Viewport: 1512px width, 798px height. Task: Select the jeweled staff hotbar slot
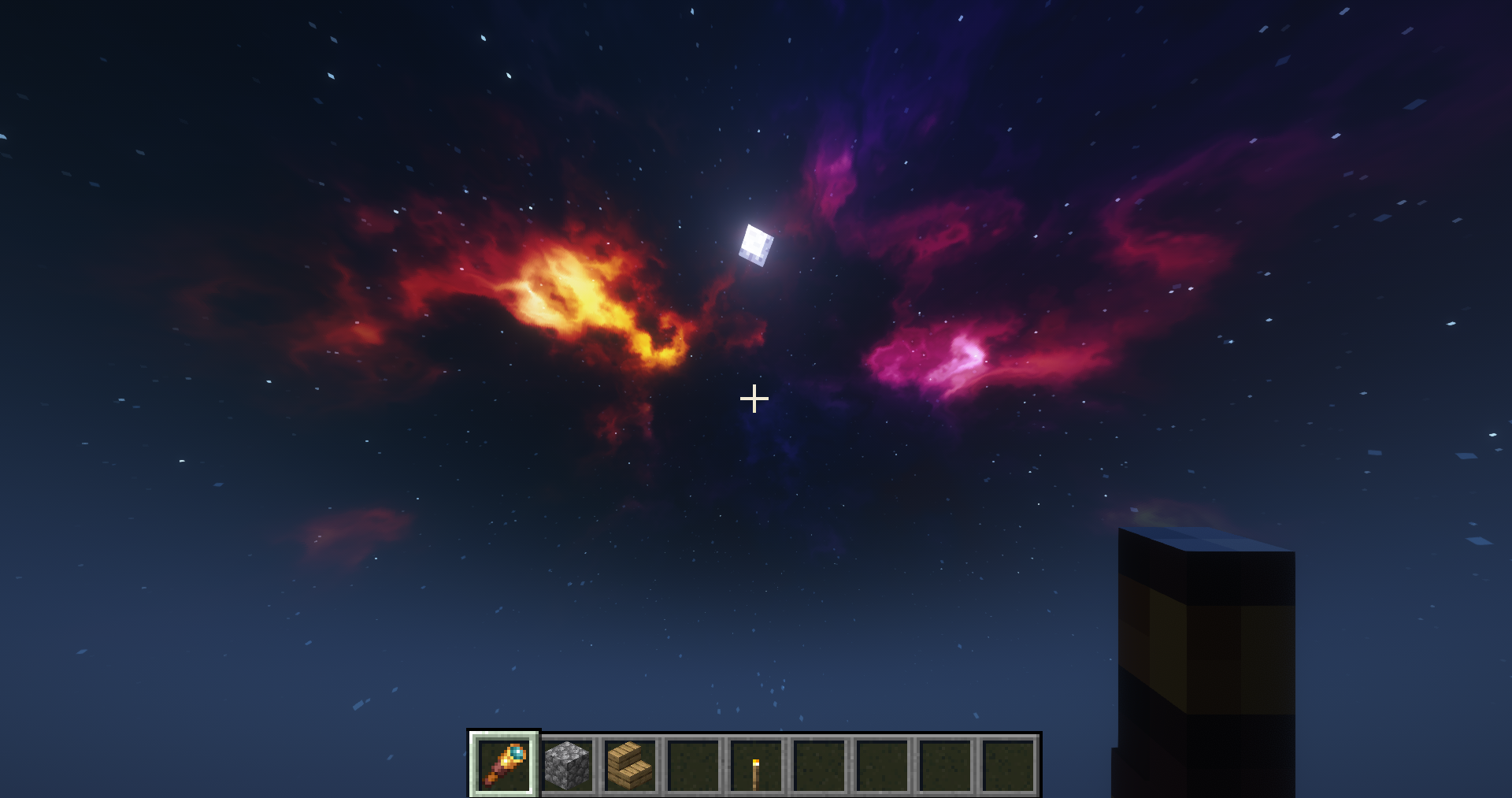(504, 764)
